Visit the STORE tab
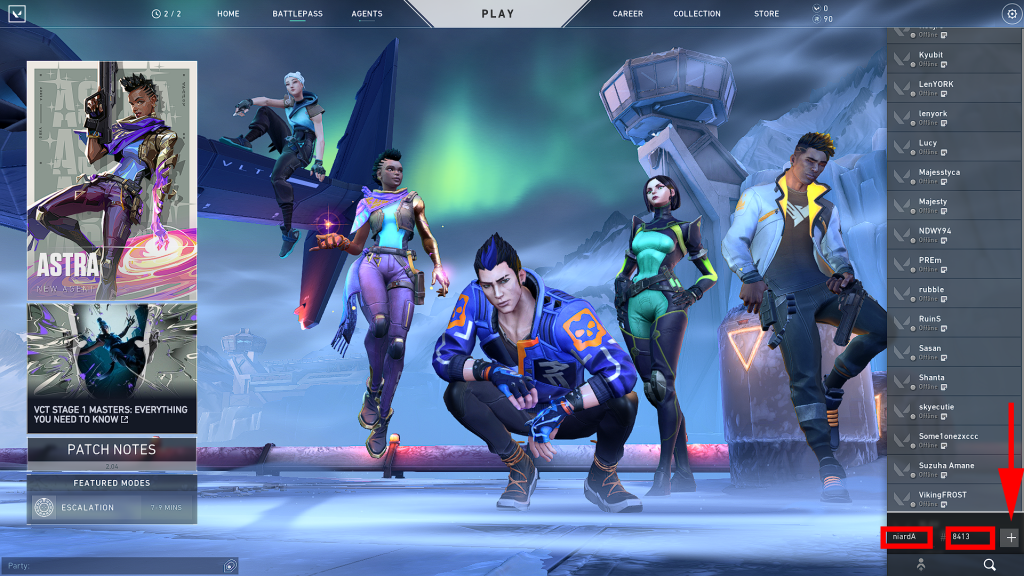Image resolution: width=1024 pixels, height=576 pixels. click(x=766, y=14)
